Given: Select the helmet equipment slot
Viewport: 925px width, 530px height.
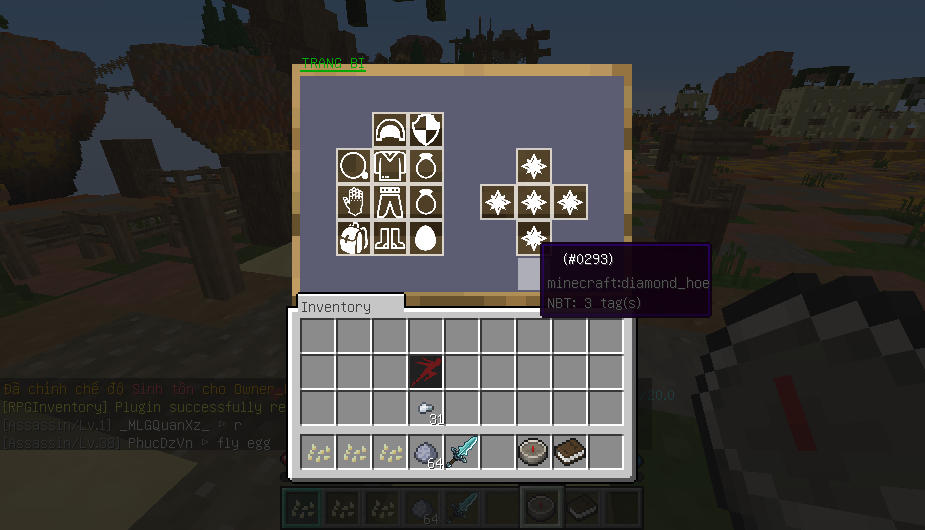Looking at the screenshot, I should [390, 130].
